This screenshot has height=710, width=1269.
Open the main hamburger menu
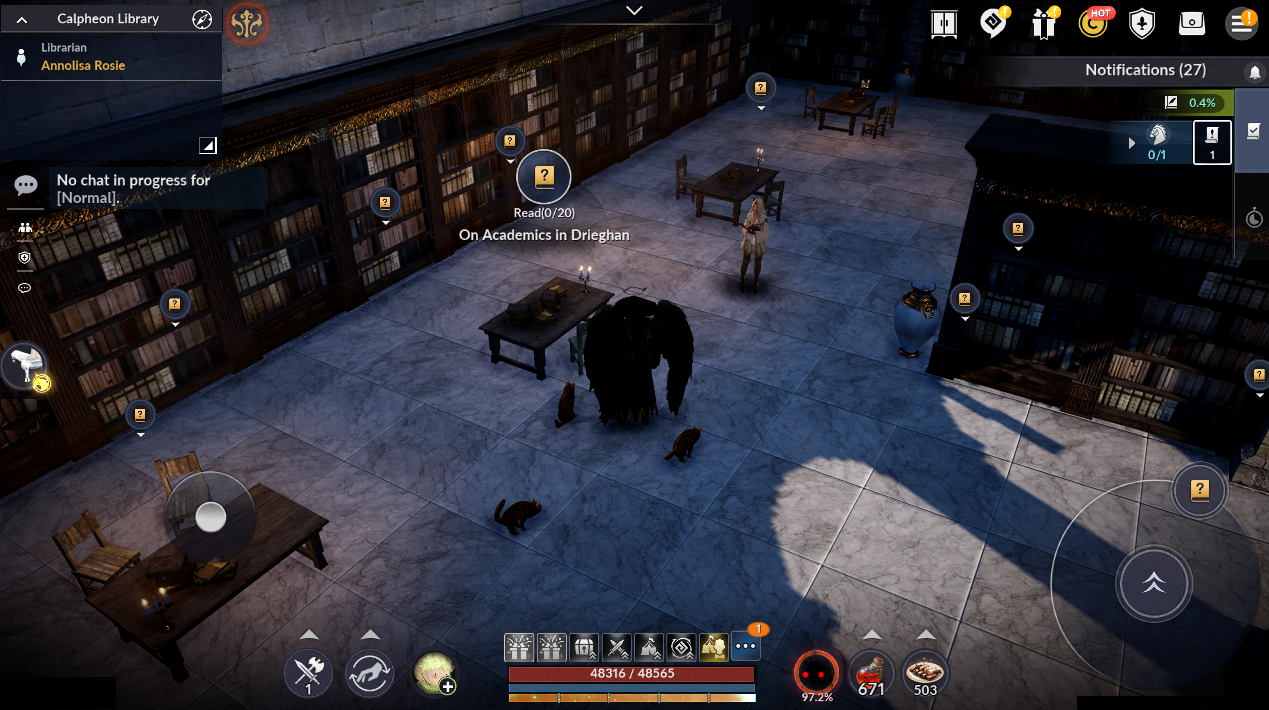tap(1242, 23)
